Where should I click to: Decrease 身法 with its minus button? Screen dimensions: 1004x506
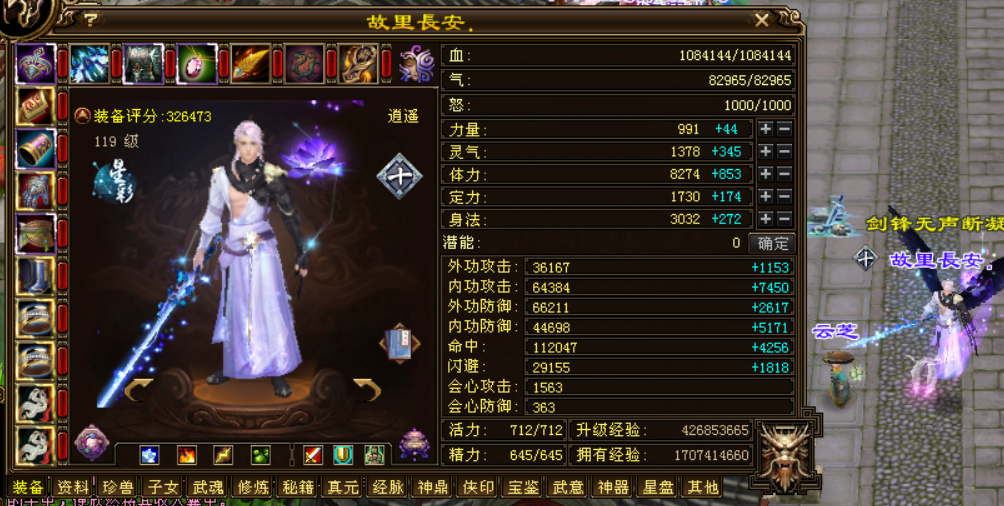[784, 219]
